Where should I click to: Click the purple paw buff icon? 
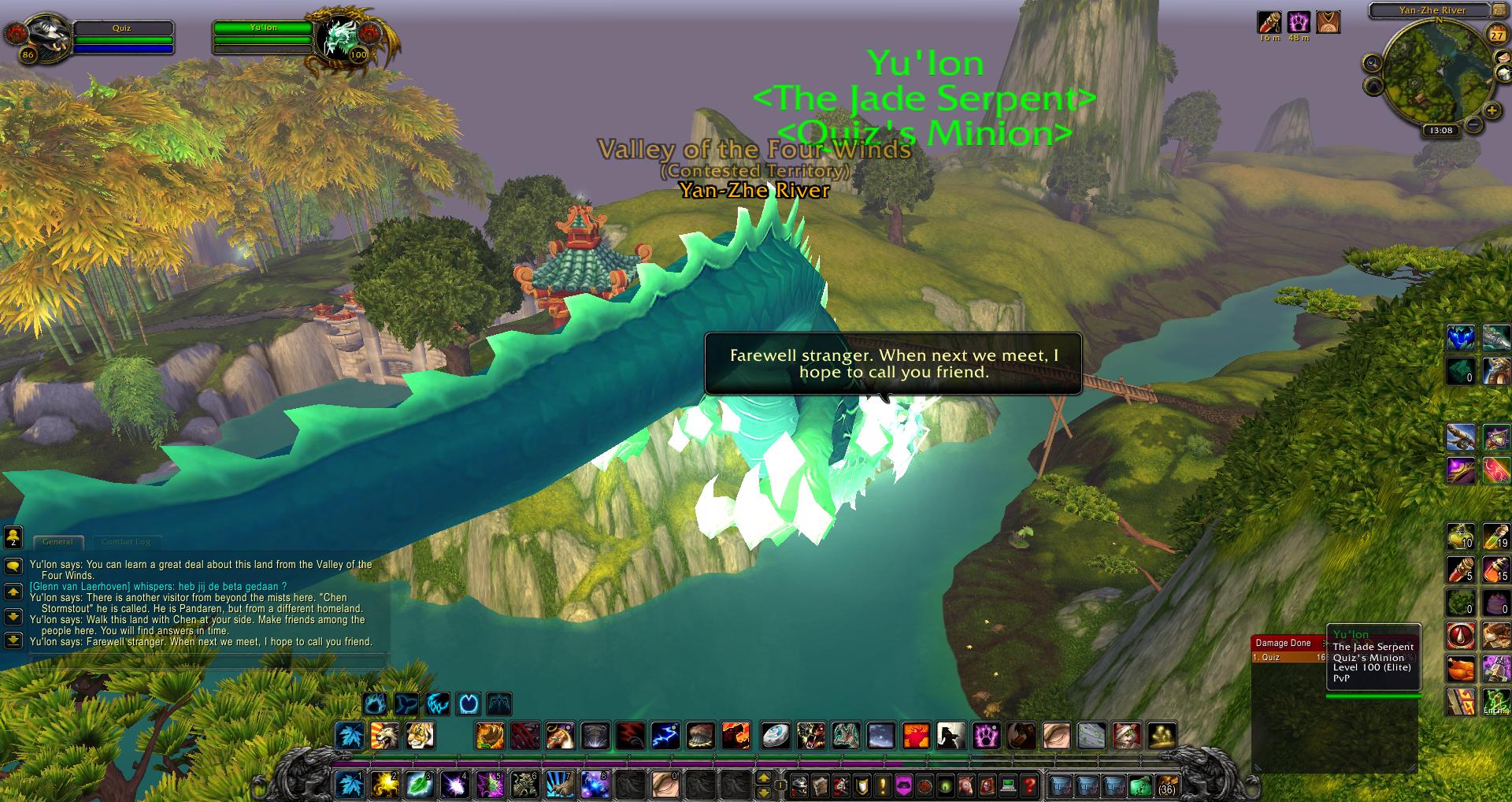click(x=1299, y=21)
